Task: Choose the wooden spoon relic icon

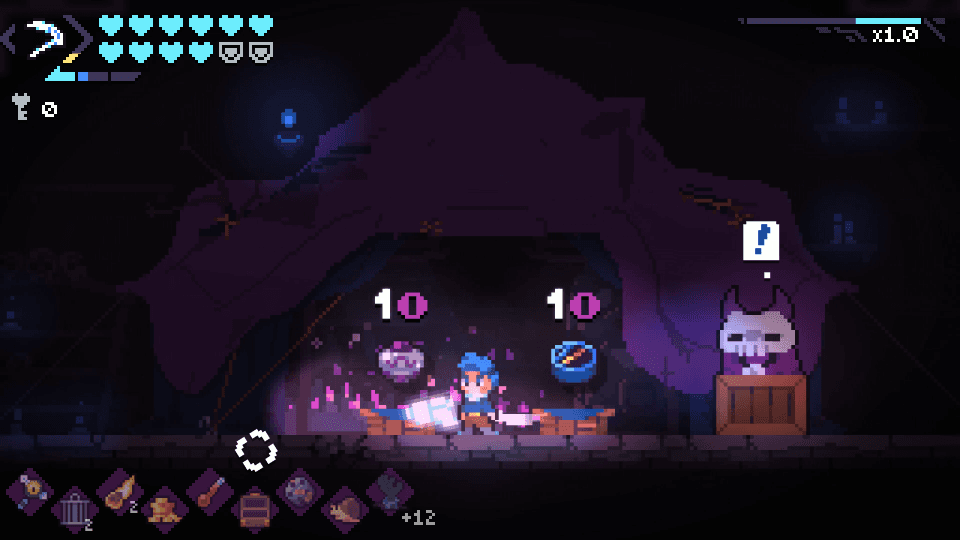Action: click(209, 492)
